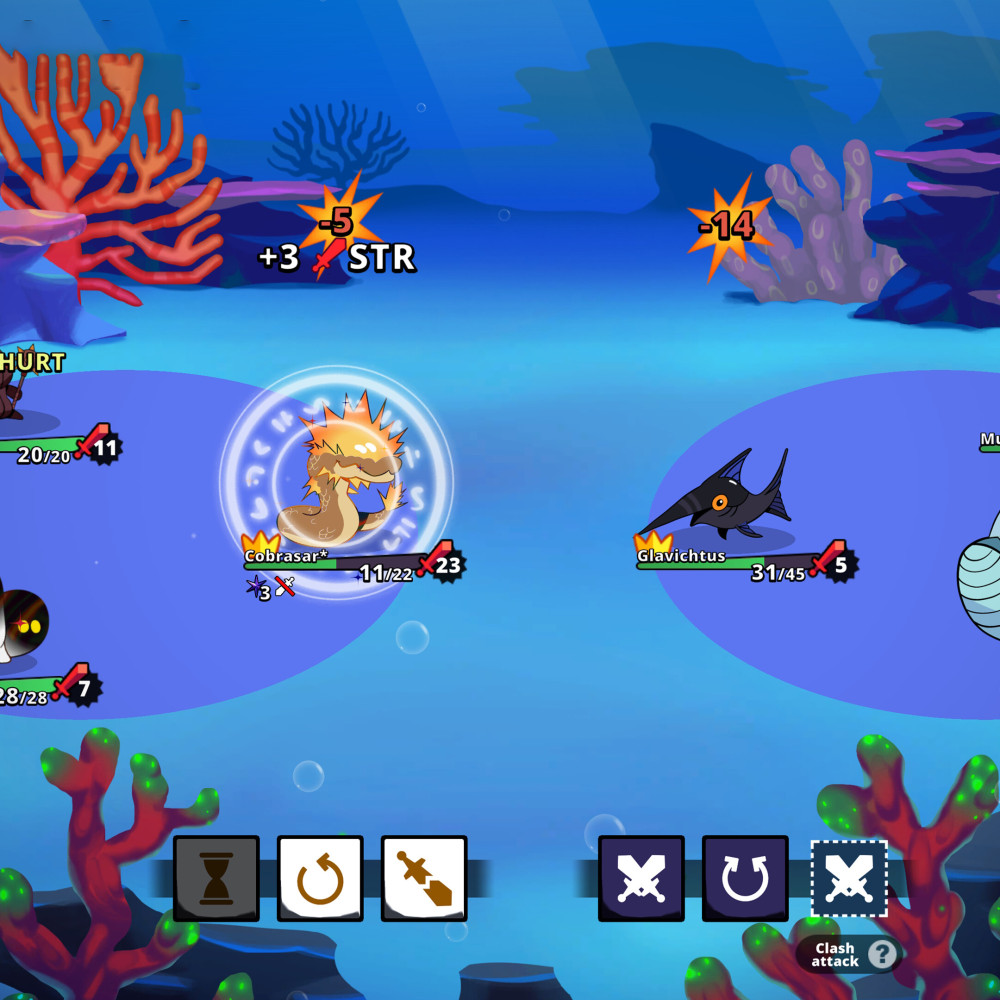Viewport: 1000px width, 1000px height.
Task: Pick the dashed-outline crossed swords icon
Action: click(x=849, y=878)
